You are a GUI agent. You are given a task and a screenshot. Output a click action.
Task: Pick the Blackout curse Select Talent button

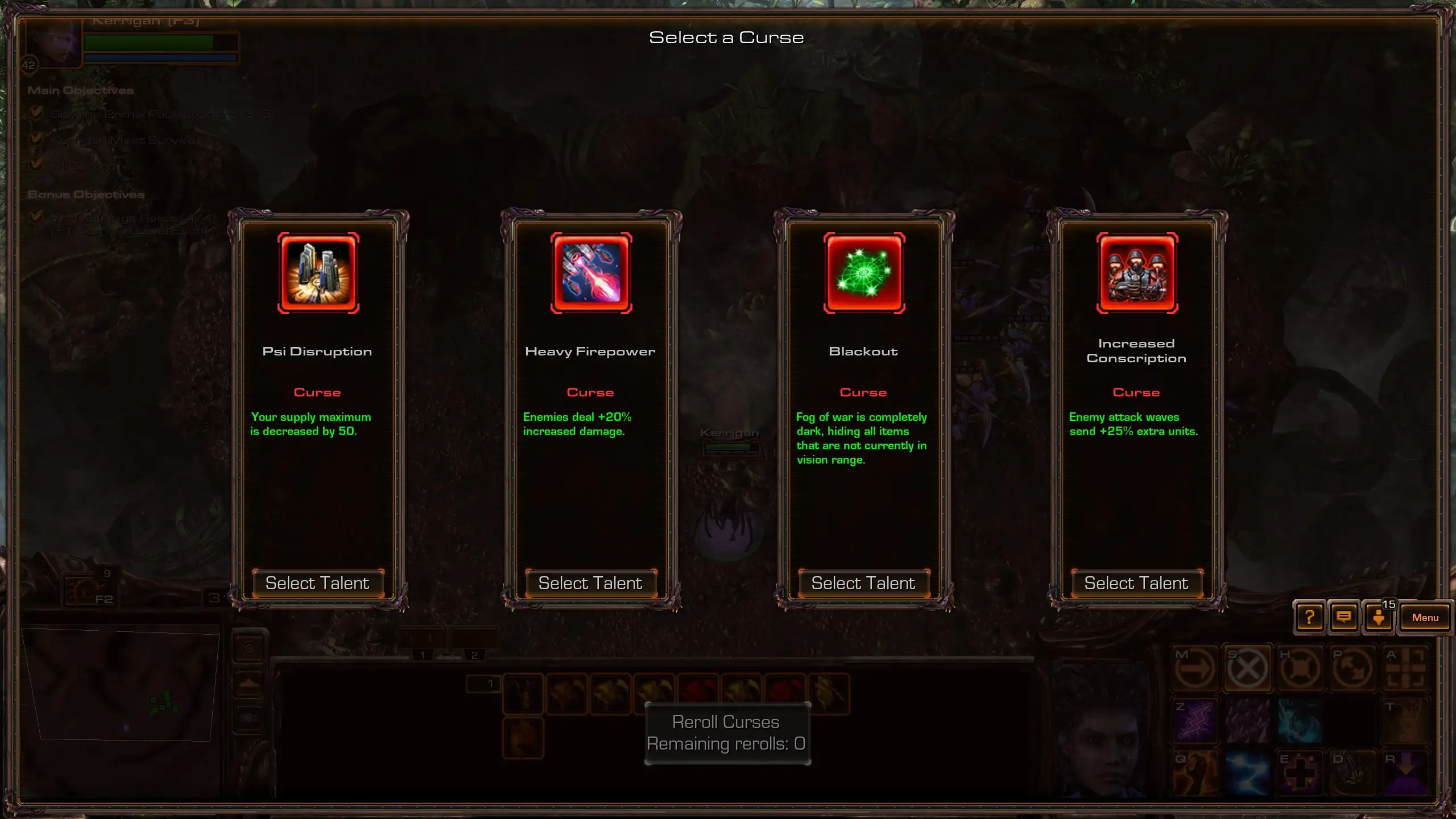tap(863, 584)
